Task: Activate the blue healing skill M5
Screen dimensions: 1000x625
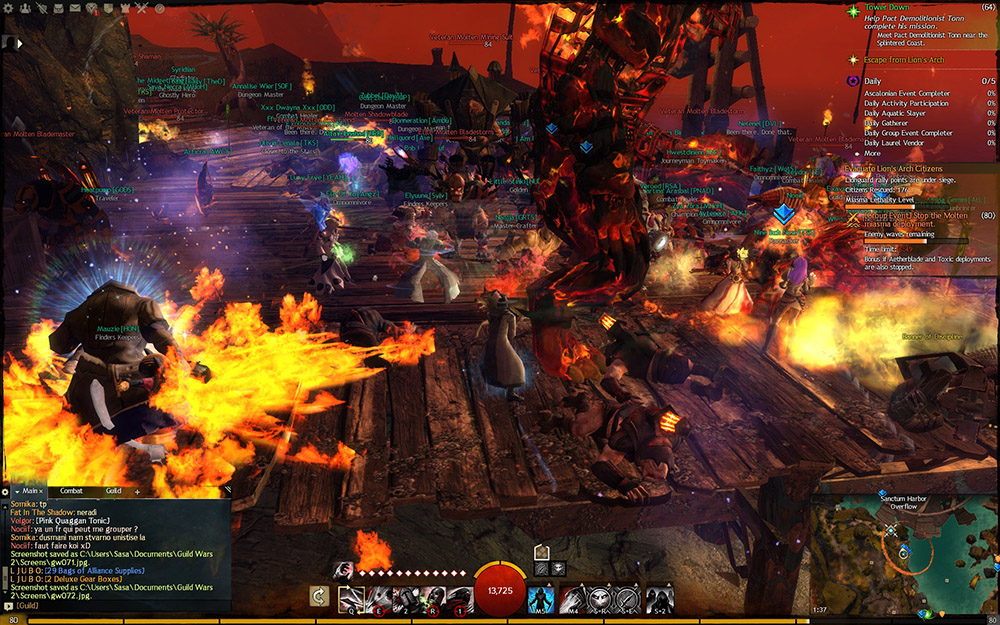Action: coord(541,599)
